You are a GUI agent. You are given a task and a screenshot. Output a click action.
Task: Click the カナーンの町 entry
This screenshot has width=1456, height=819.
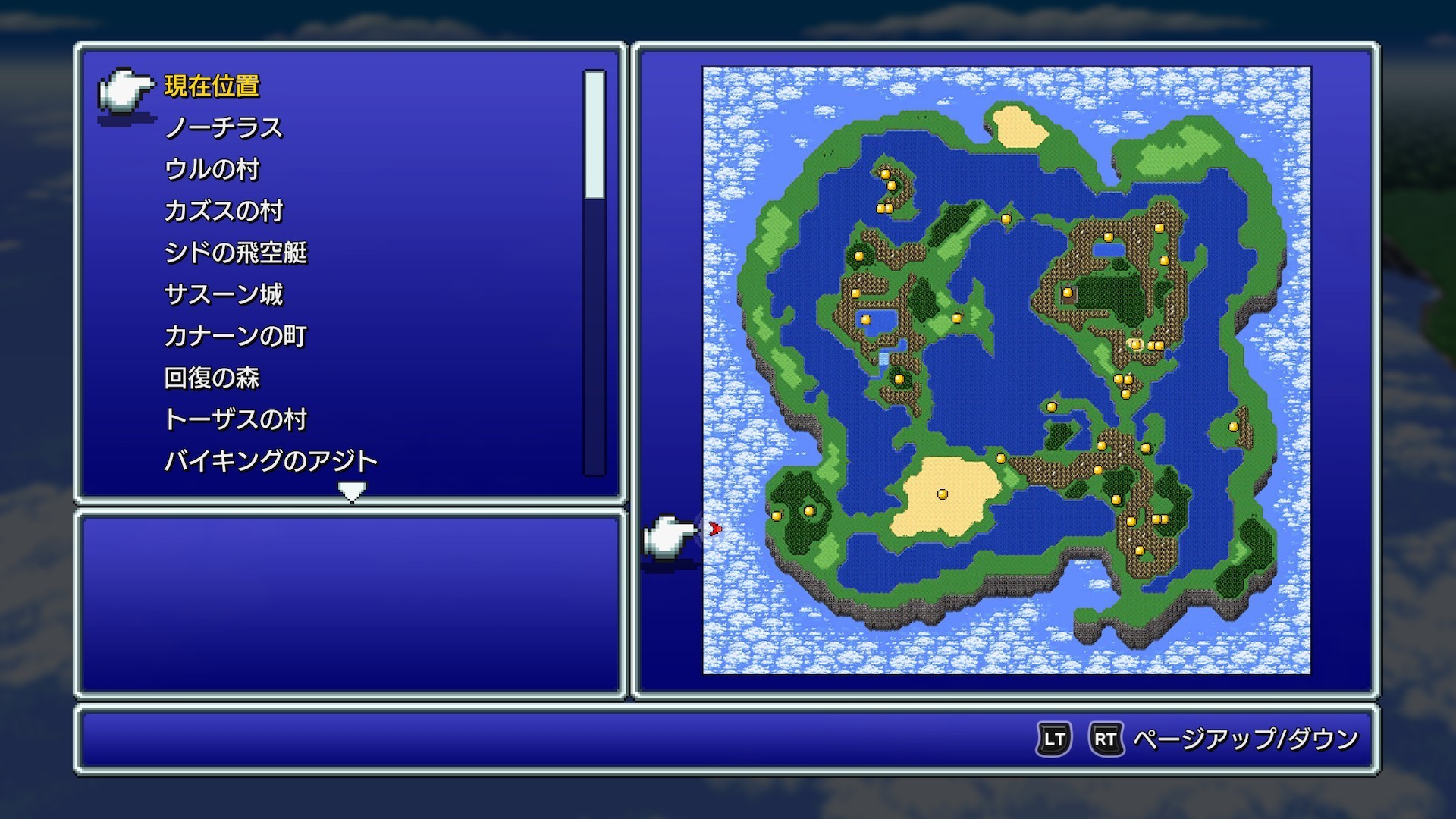click(236, 337)
